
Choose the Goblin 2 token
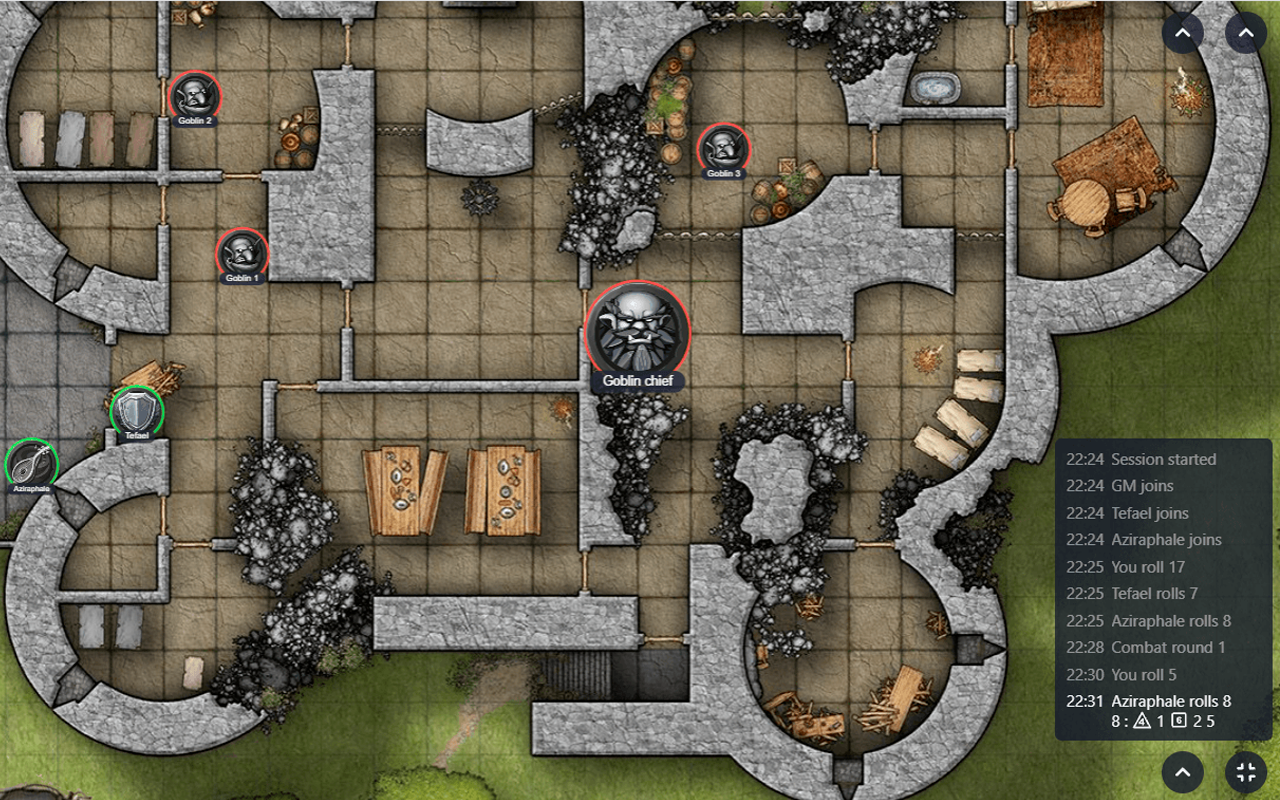click(195, 97)
